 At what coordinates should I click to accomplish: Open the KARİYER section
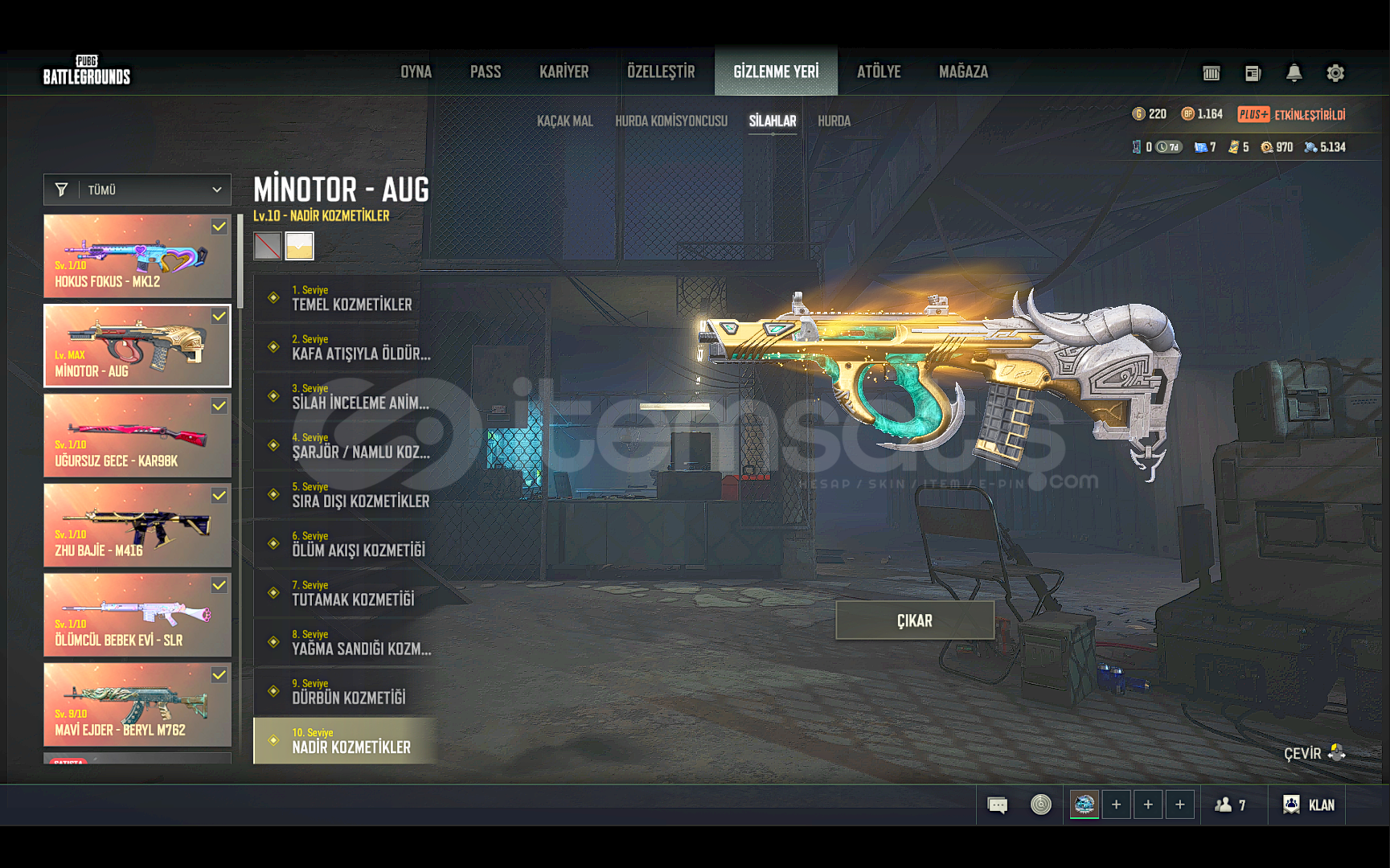(x=564, y=72)
